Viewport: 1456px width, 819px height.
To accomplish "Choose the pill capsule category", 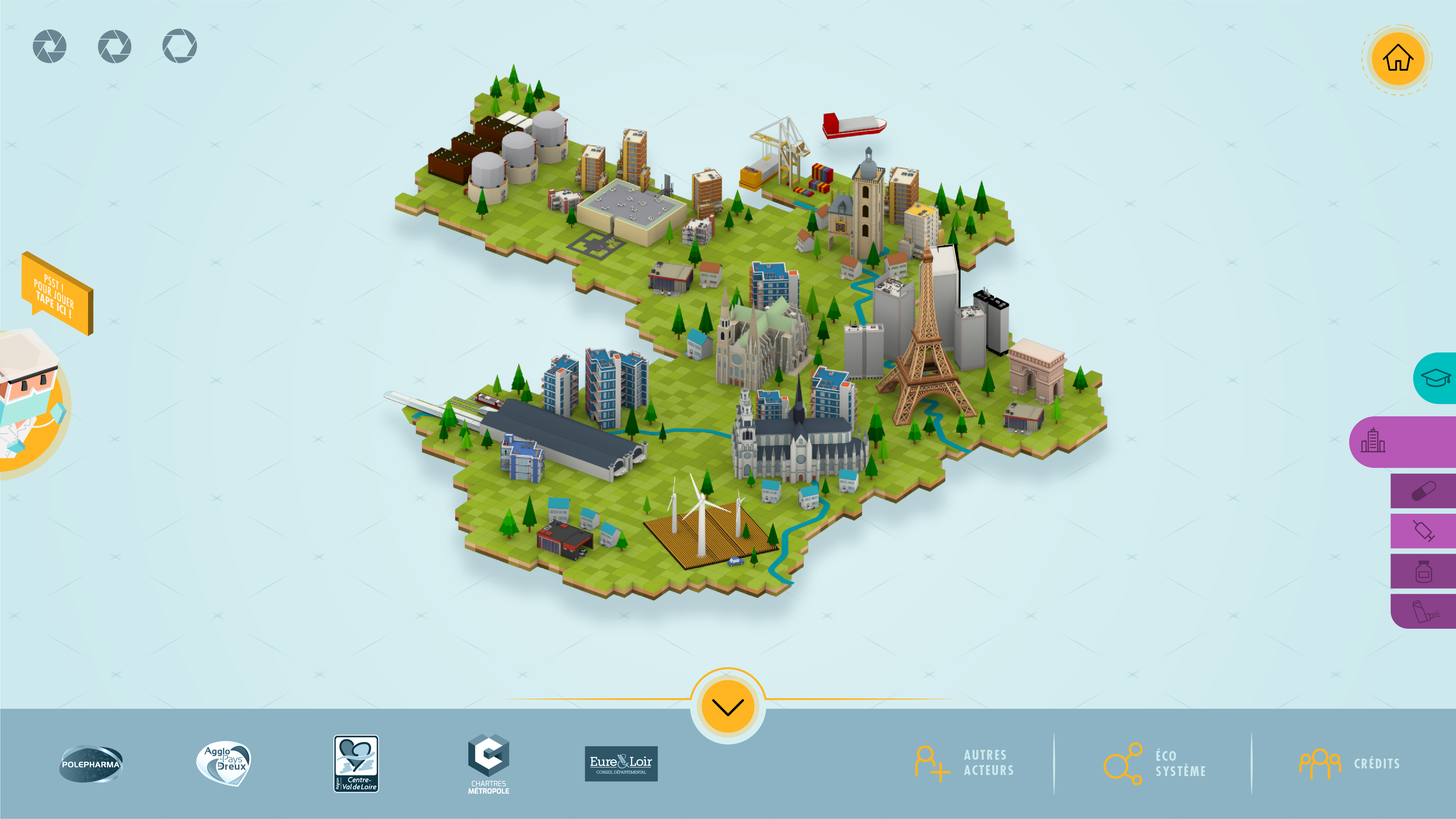I will (1423, 491).
